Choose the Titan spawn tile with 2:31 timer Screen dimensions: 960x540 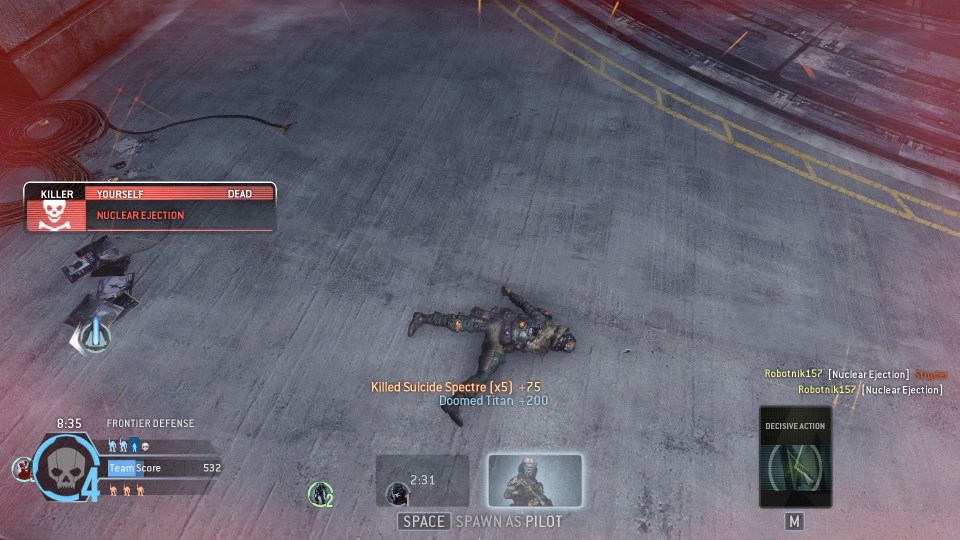coord(423,481)
